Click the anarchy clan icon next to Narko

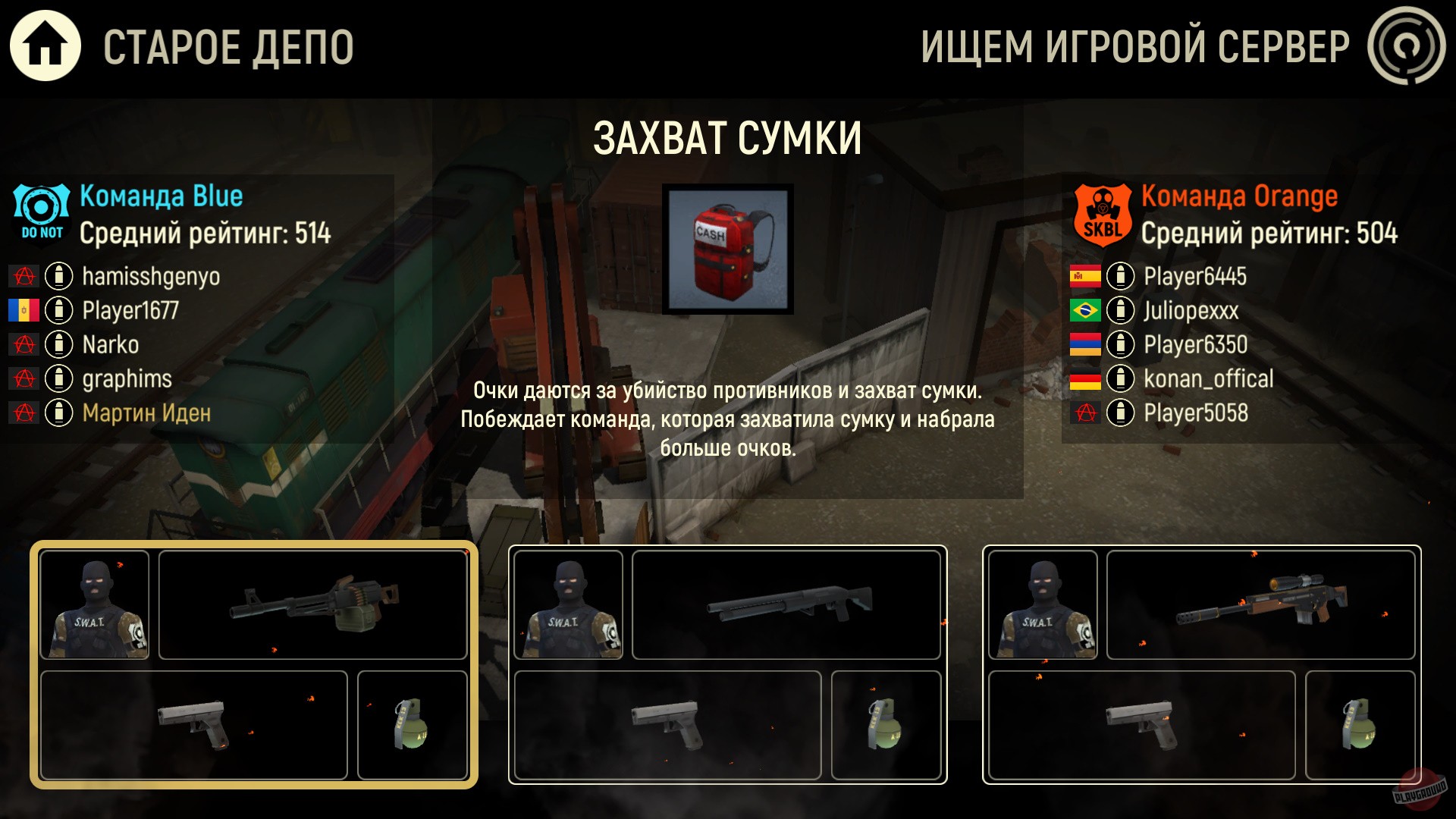coord(25,345)
